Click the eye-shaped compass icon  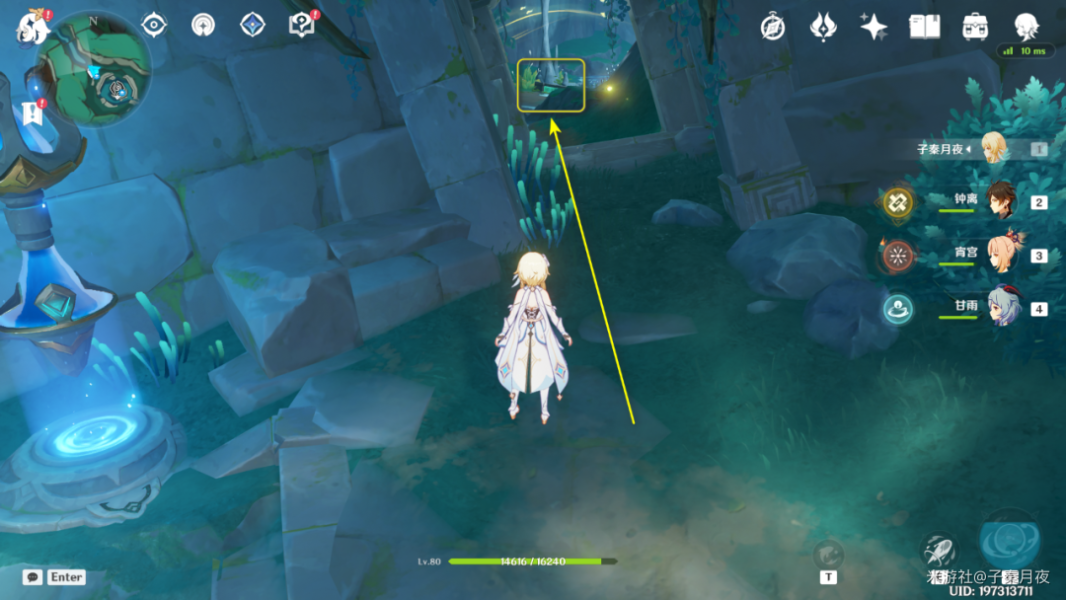(154, 25)
